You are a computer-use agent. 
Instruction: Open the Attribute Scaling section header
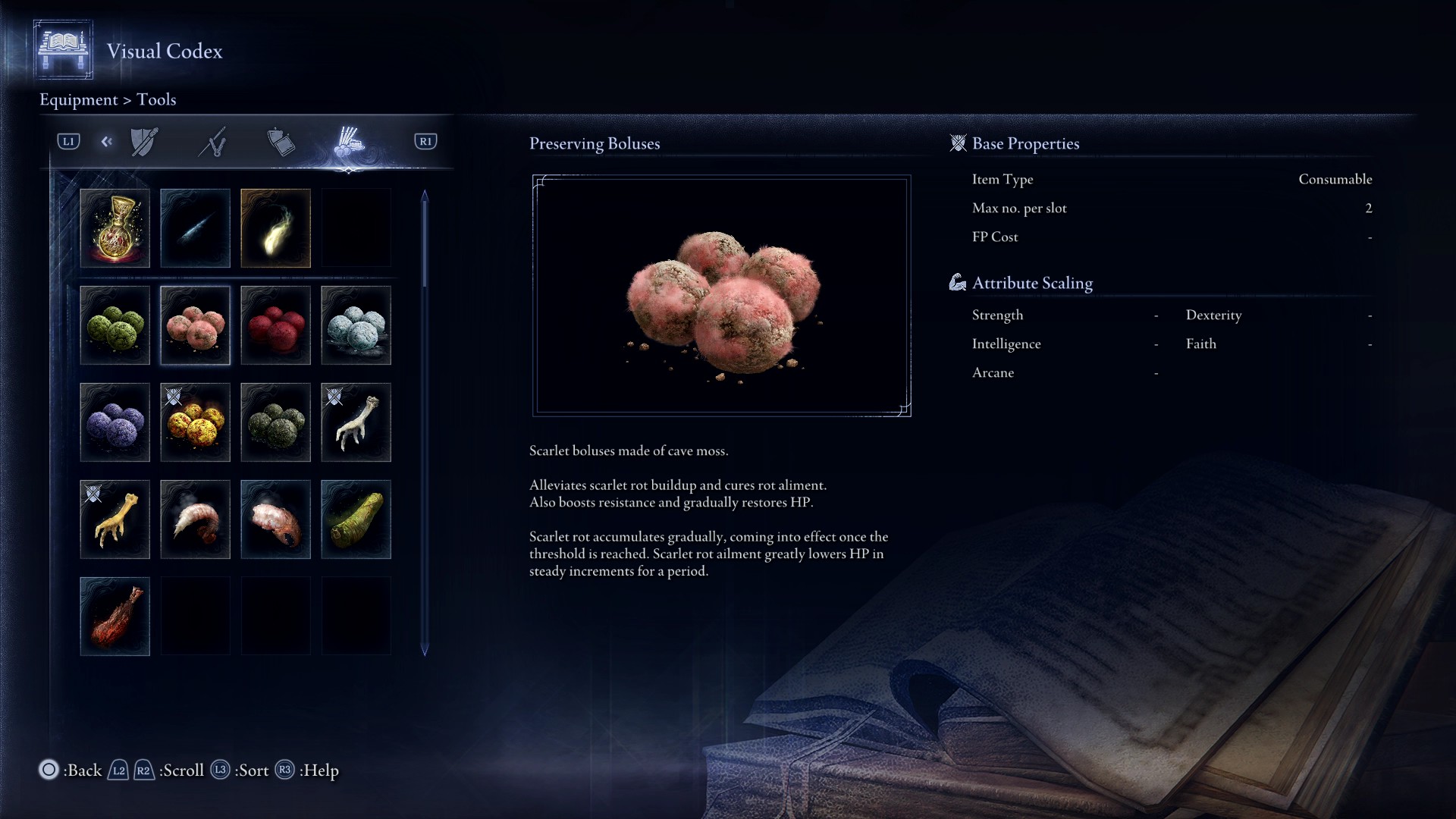coord(1033,282)
